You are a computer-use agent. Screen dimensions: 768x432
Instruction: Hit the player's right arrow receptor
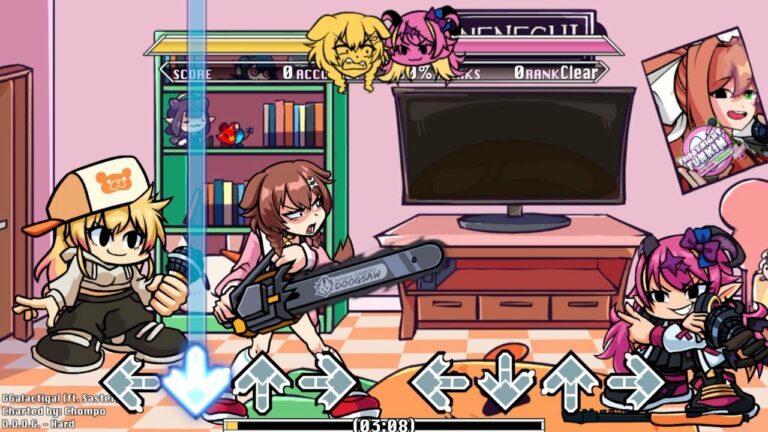pos(635,381)
